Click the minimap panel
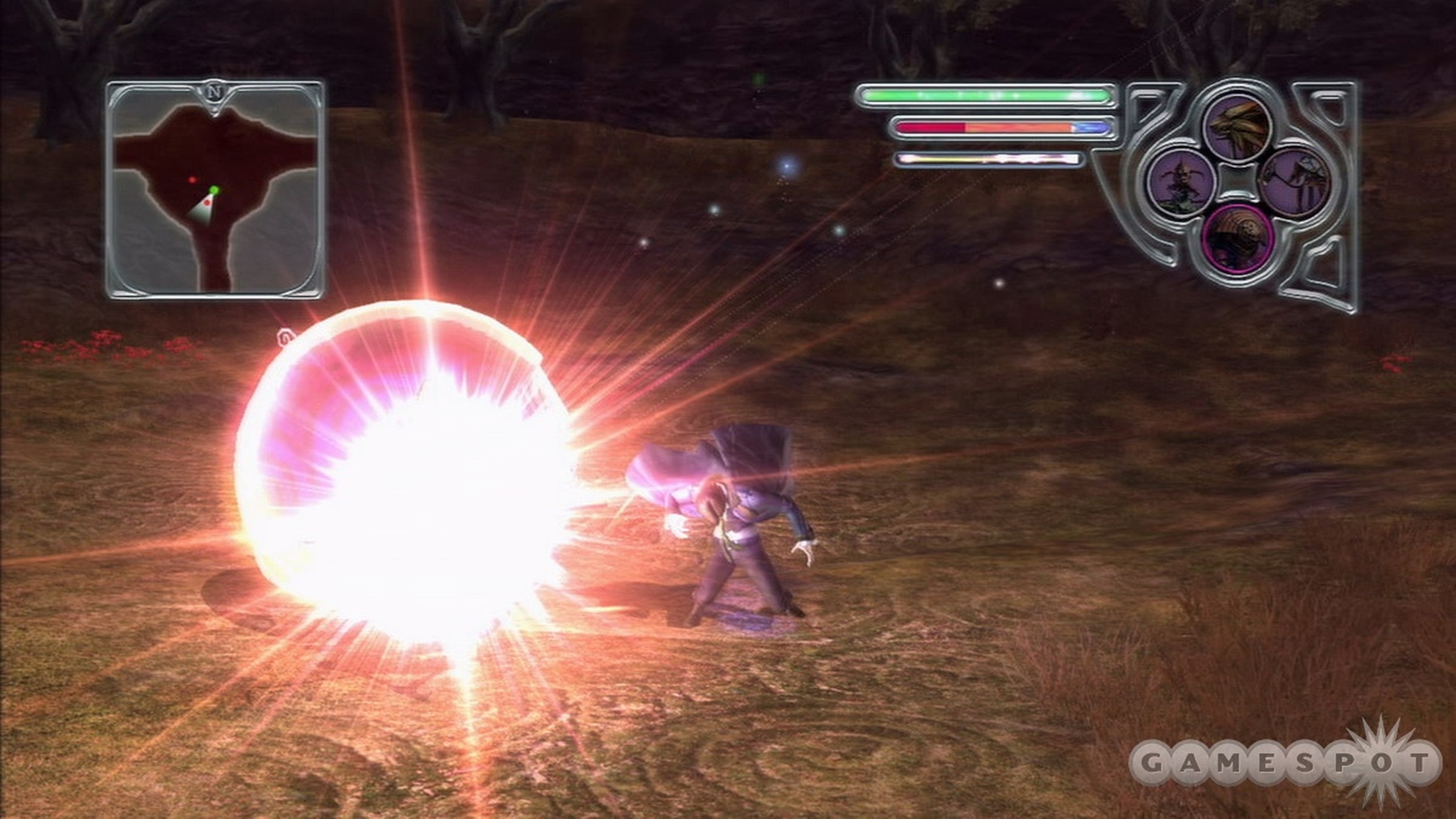 tap(215, 190)
